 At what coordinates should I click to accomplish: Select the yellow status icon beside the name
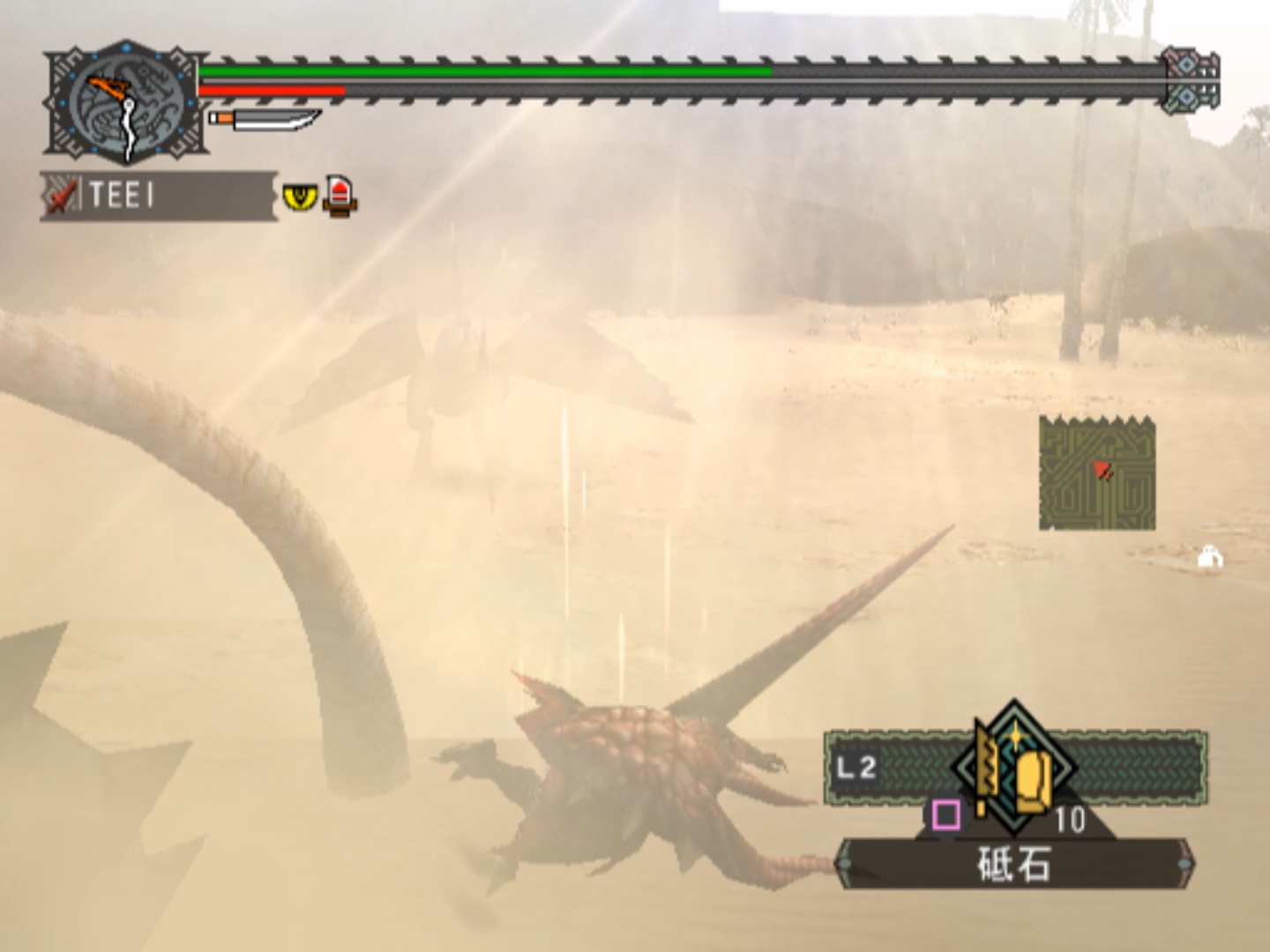click(x=300, y=196)
